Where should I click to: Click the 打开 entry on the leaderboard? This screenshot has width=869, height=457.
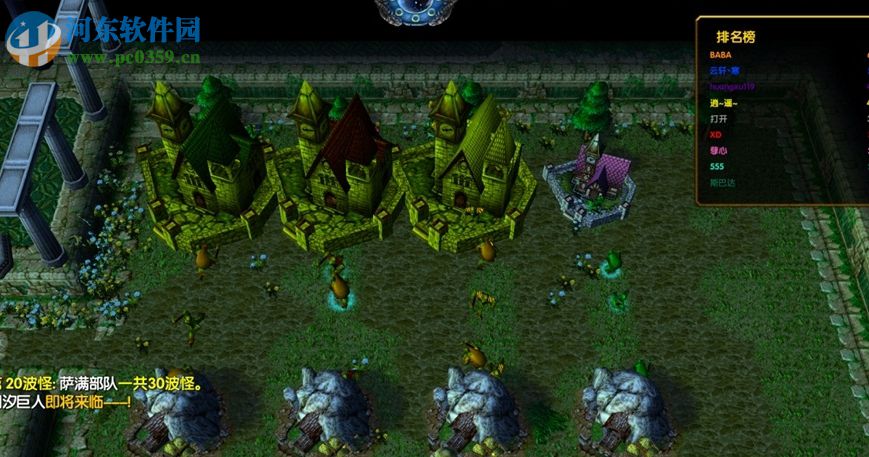point(719,119)
